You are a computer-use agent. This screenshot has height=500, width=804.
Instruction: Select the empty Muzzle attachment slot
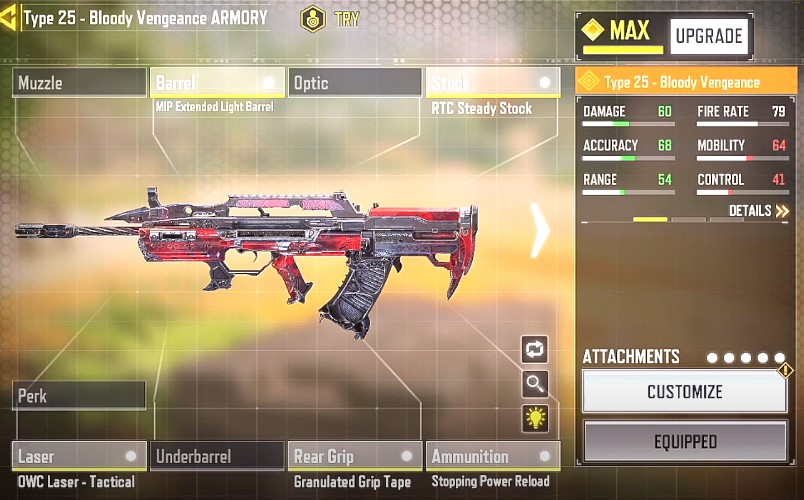coord(80,83)
